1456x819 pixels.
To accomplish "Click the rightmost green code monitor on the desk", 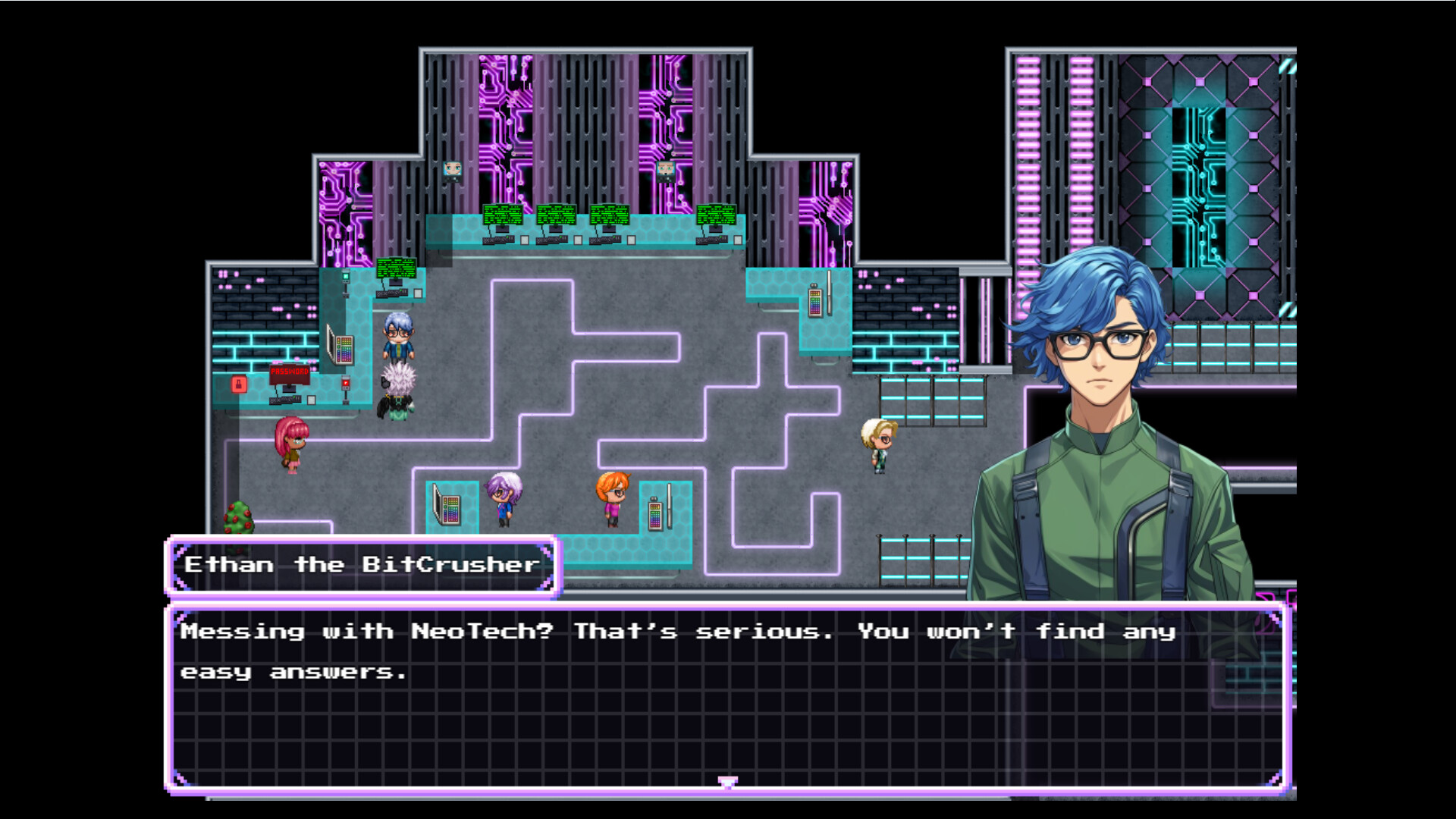I will point(716,215).
